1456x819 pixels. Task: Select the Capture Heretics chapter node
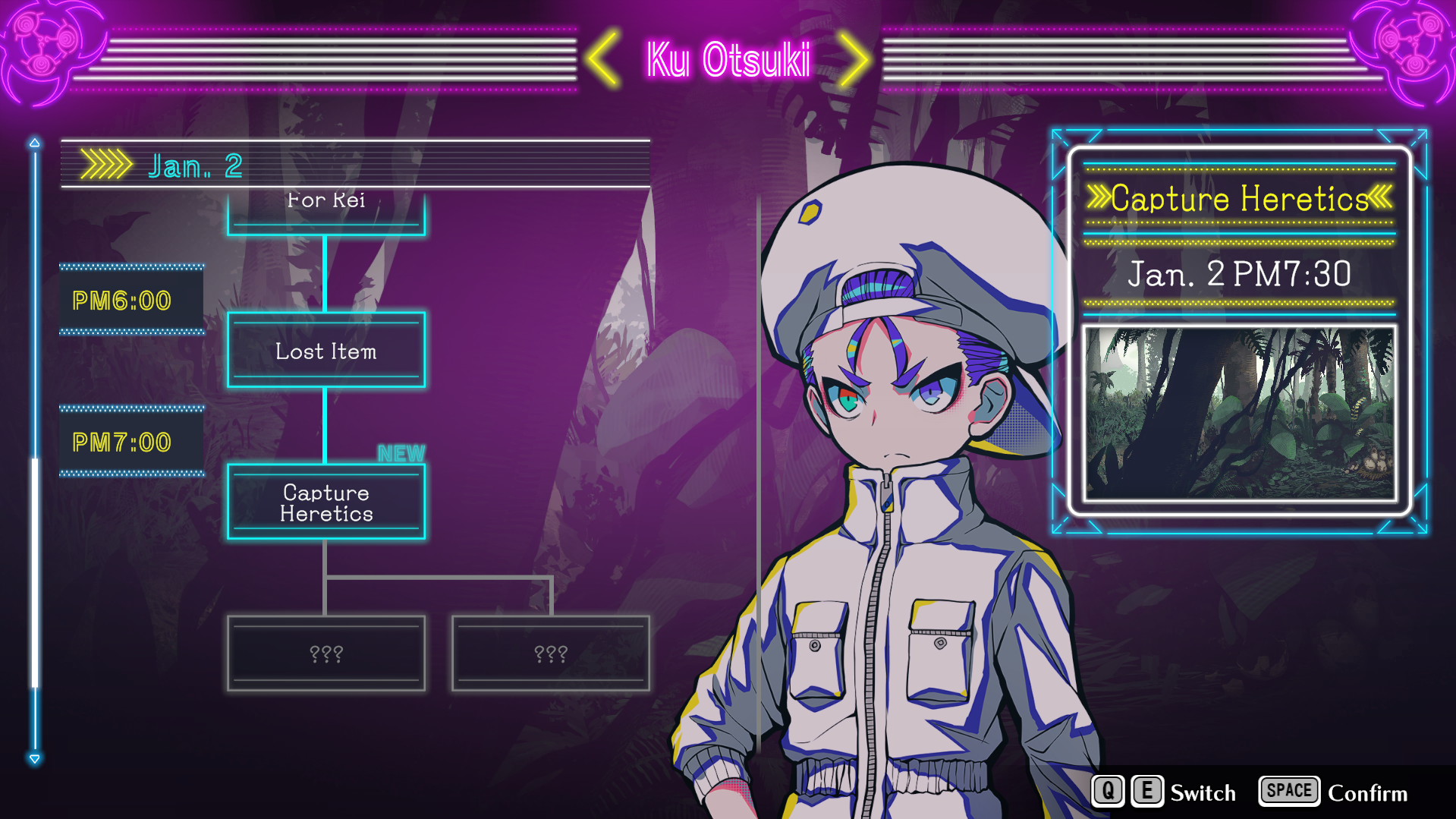tap(326, 502)
